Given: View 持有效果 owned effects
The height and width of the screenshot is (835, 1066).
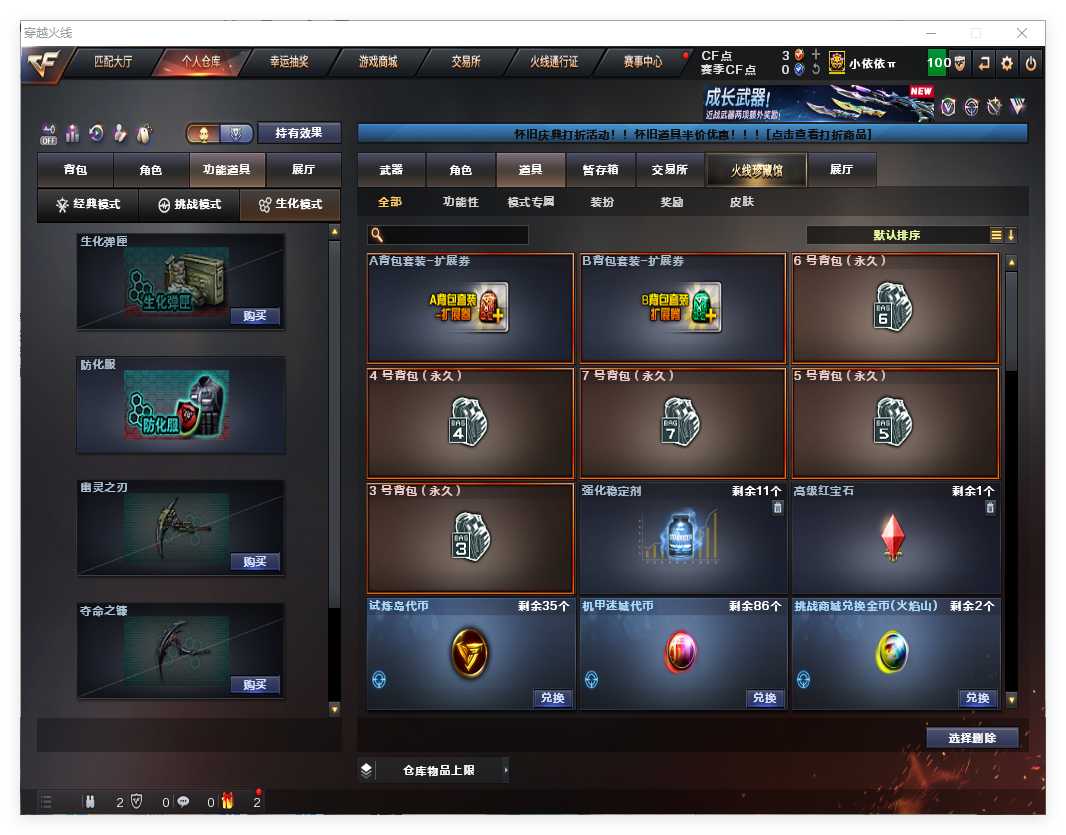Looking at the screenshot, I should tap(299, 133).
